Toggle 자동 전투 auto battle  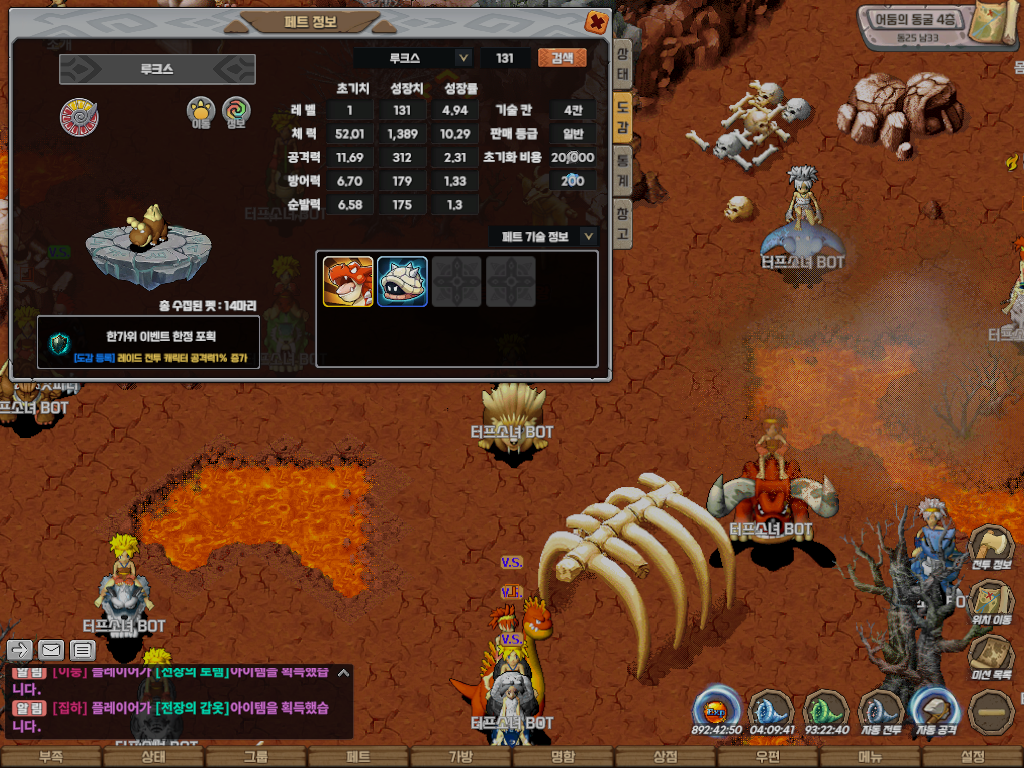[x=881, y=711]
